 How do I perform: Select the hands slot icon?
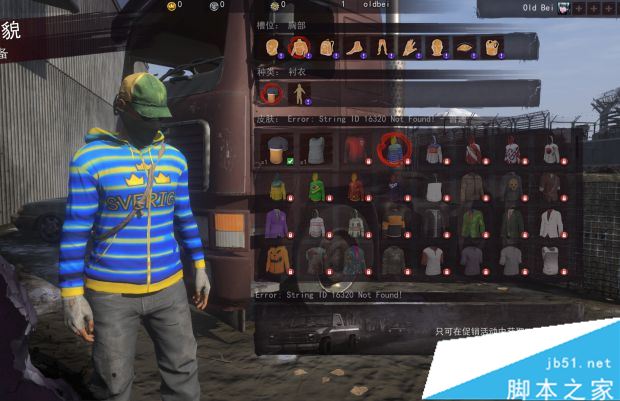(x=409, y=47)
